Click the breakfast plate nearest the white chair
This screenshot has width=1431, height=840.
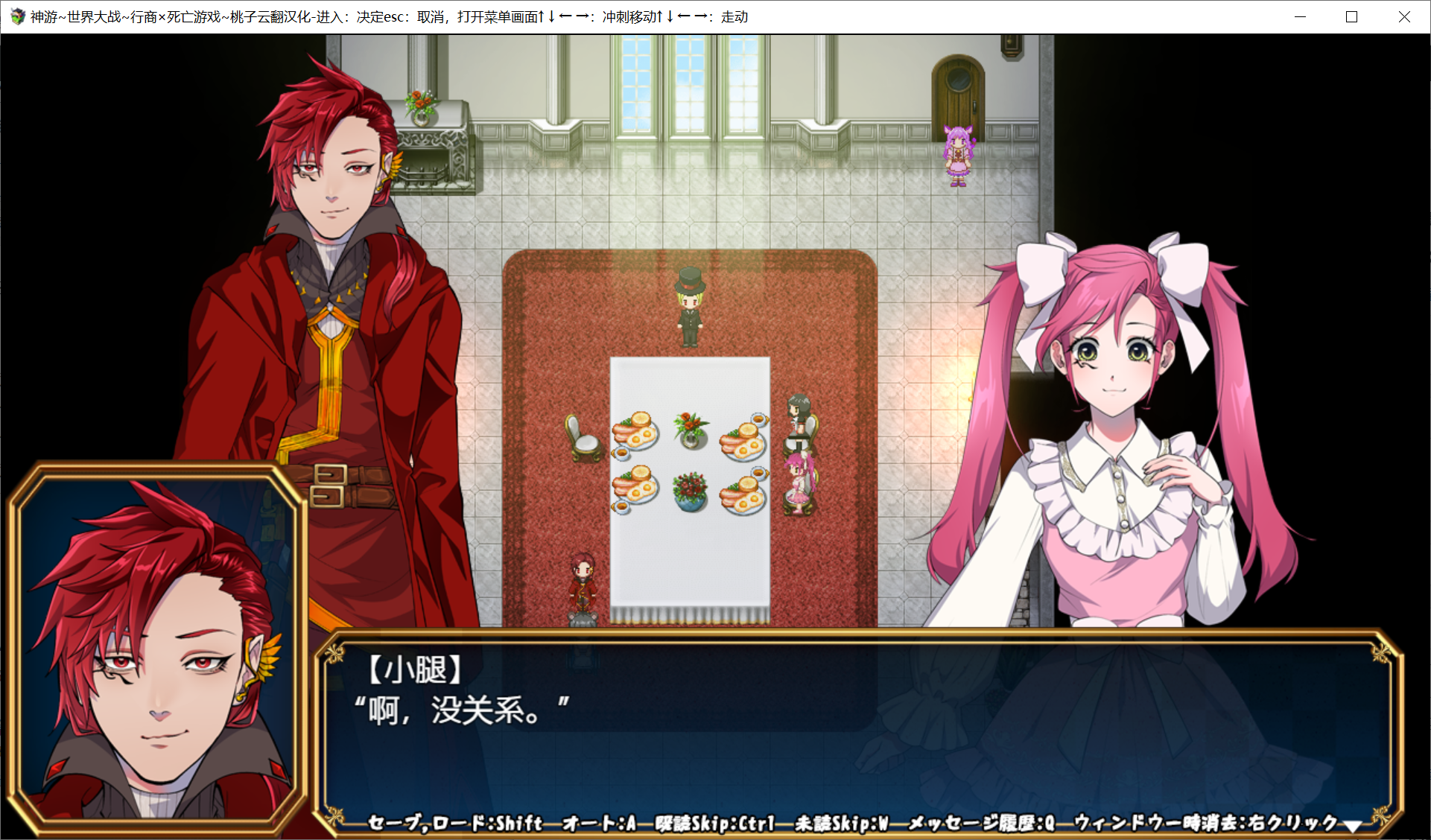pyautogui.click(x=632, y=434)
